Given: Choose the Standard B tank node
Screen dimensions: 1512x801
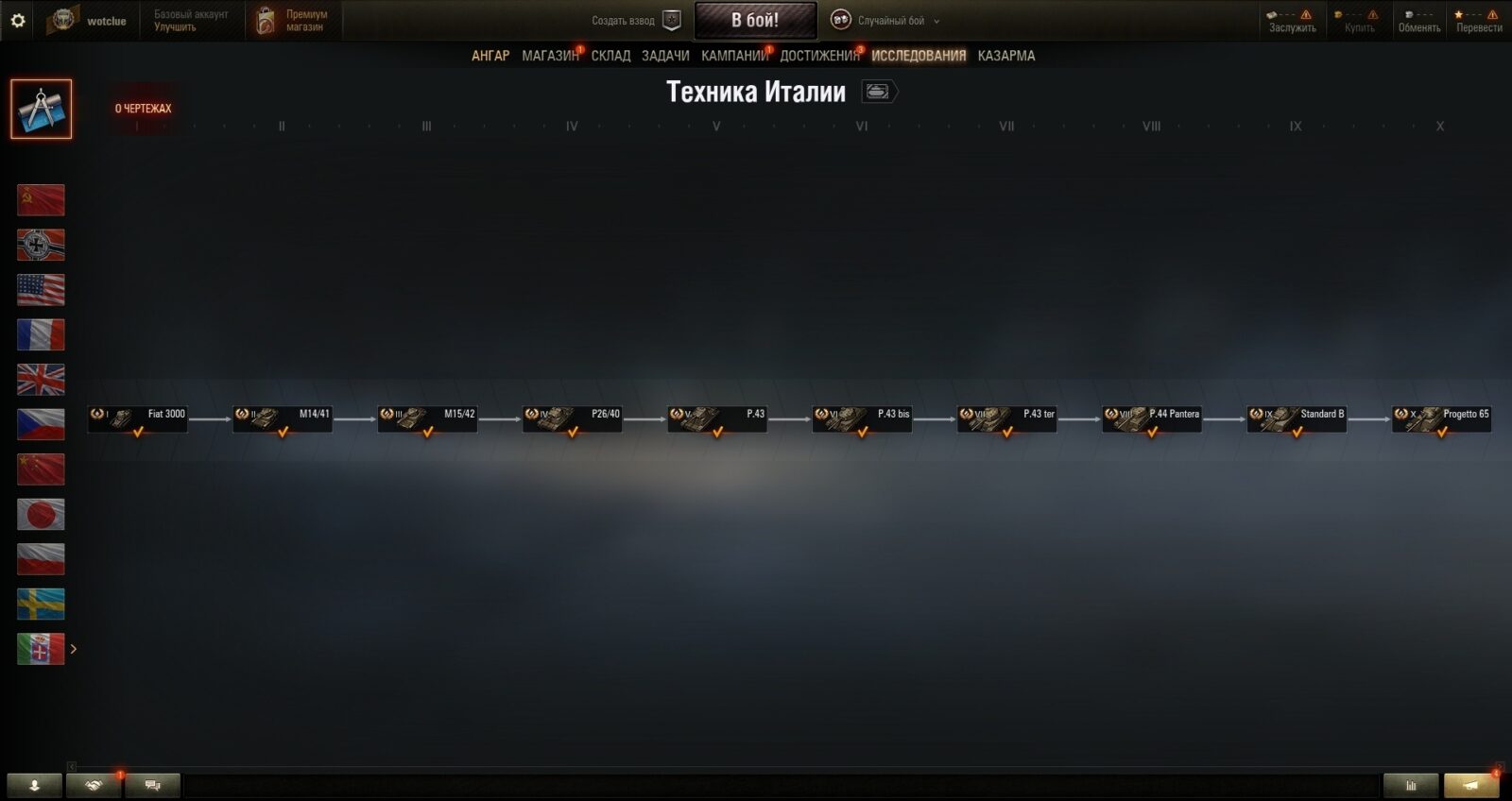Looking at the screenshot, I should coord(1297,418).
